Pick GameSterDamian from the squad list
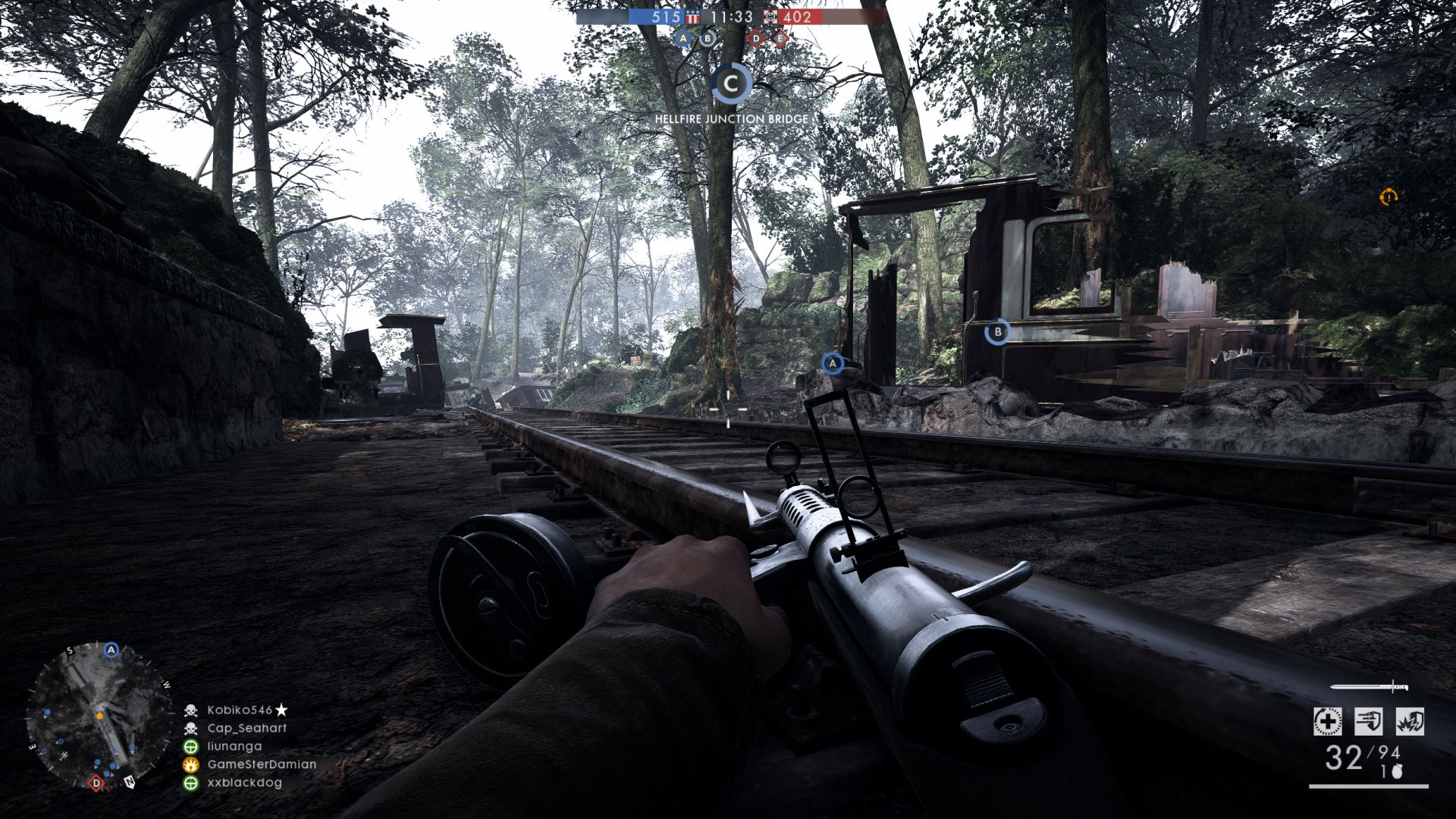The width and height of the screenshot is (1456, 819). 262,764
